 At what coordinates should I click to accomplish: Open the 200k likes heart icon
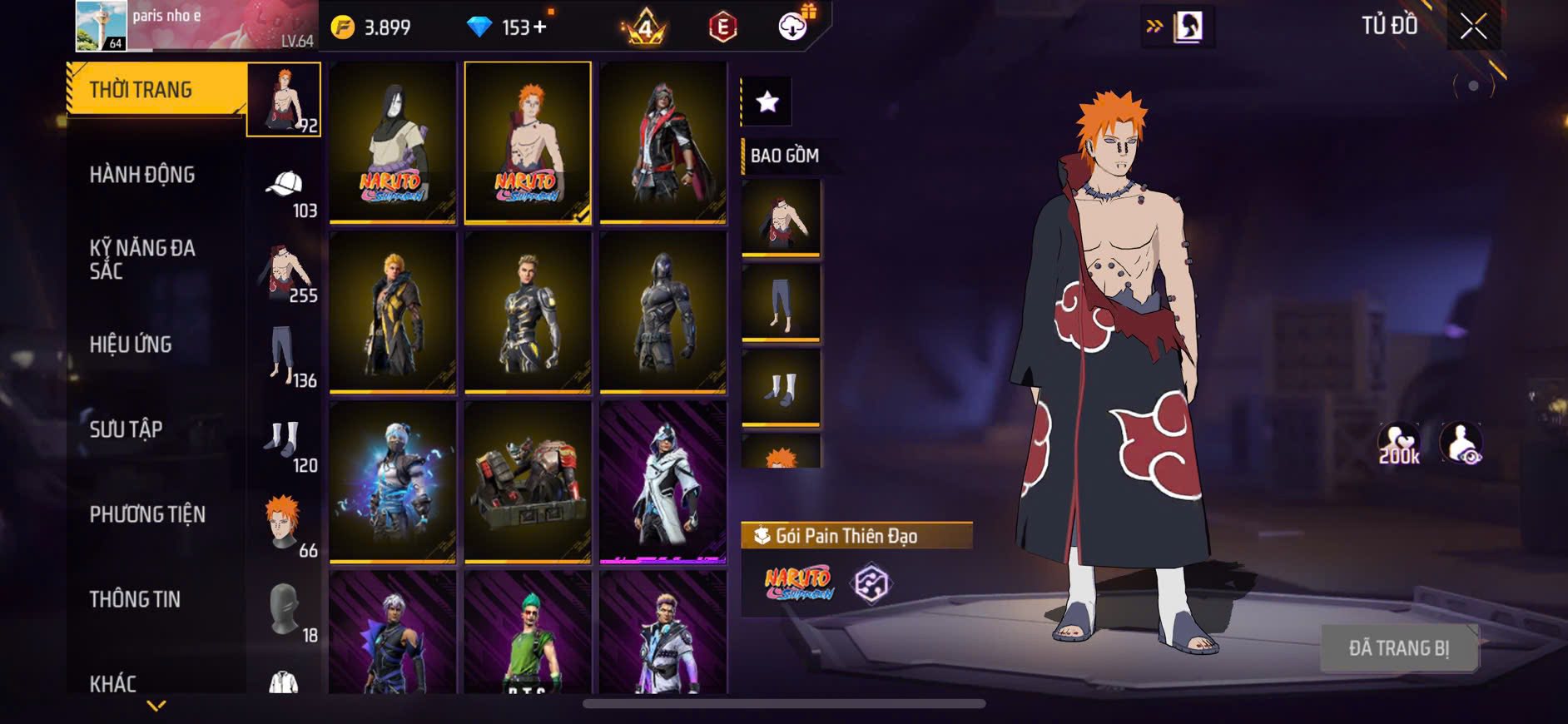click(x=1399, y=444)
